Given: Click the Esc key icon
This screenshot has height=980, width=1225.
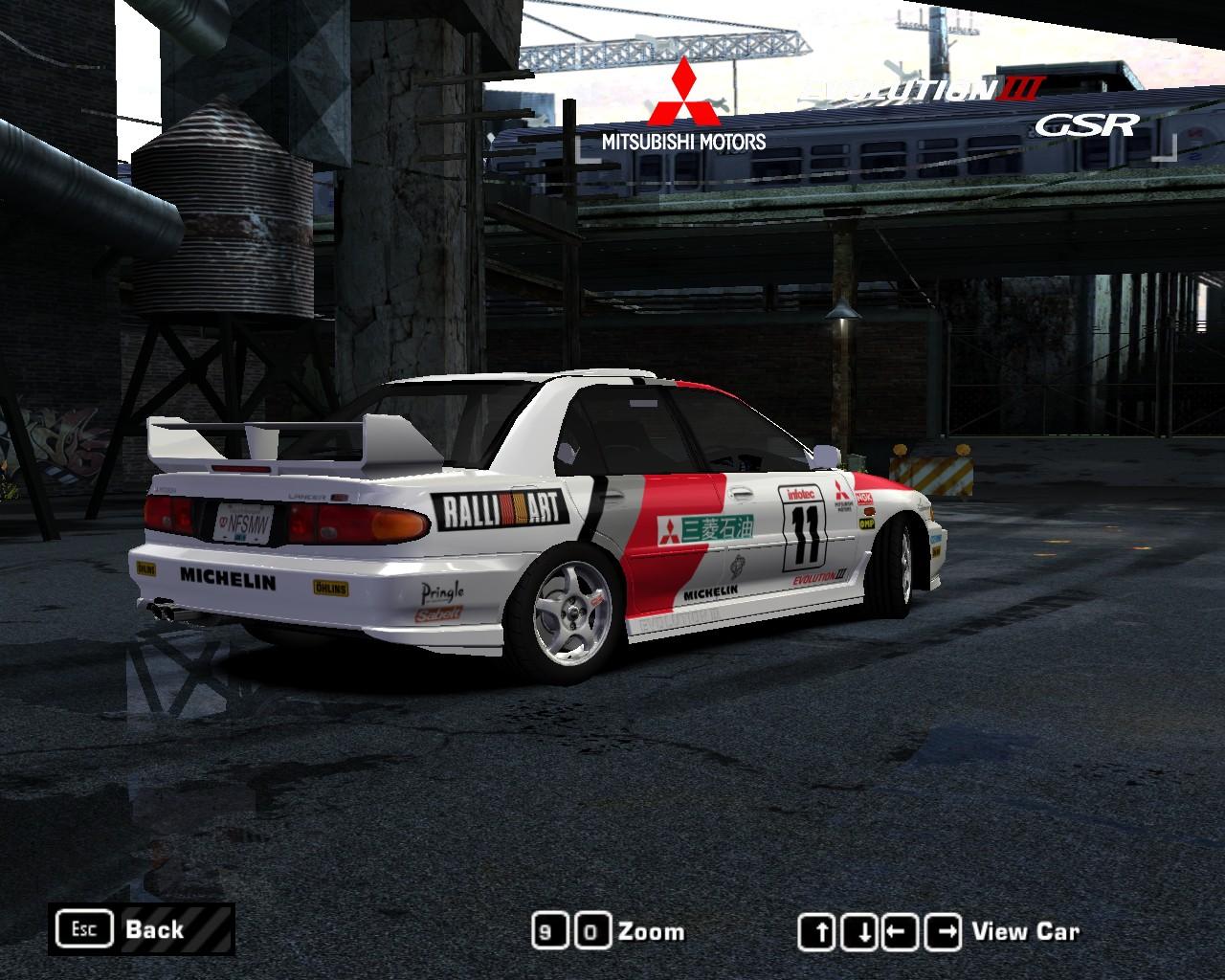Looking at the screenshot, I should point(86,927).
